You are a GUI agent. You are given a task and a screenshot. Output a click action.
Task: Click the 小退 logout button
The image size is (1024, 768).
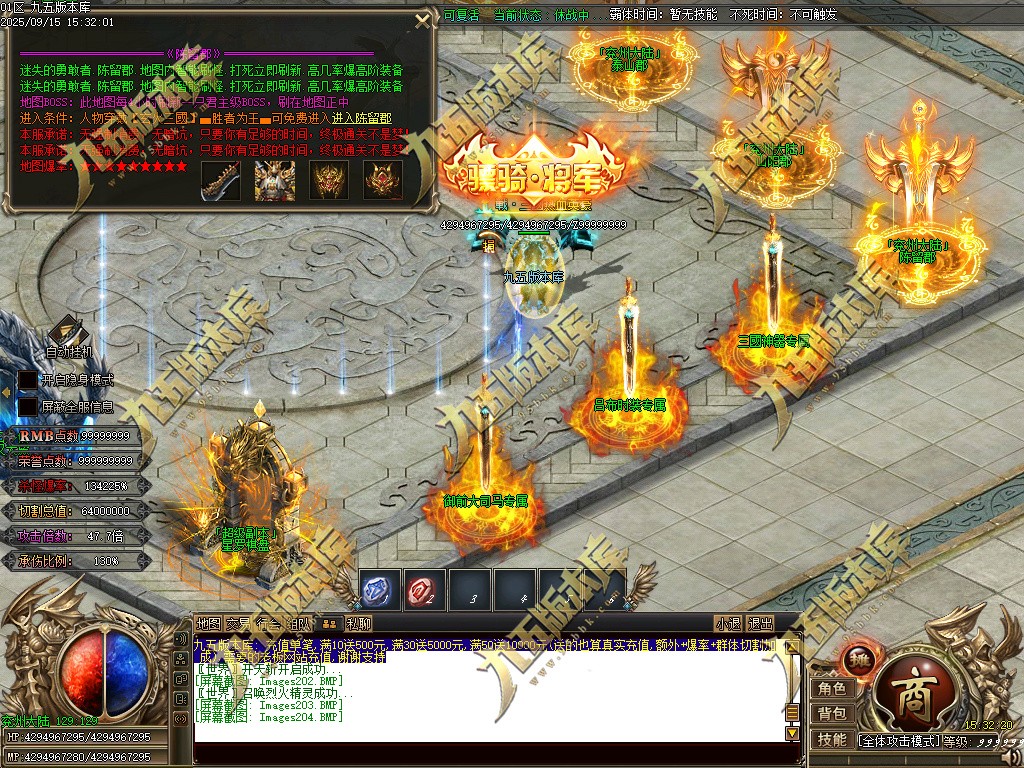[728, 624]
